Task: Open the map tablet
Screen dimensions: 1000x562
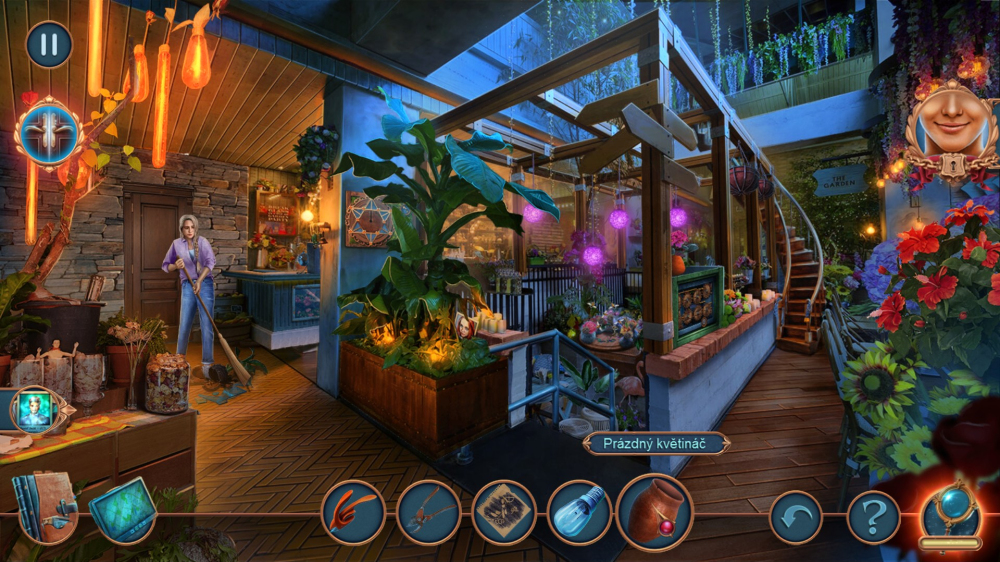Action: pos(123,509)
